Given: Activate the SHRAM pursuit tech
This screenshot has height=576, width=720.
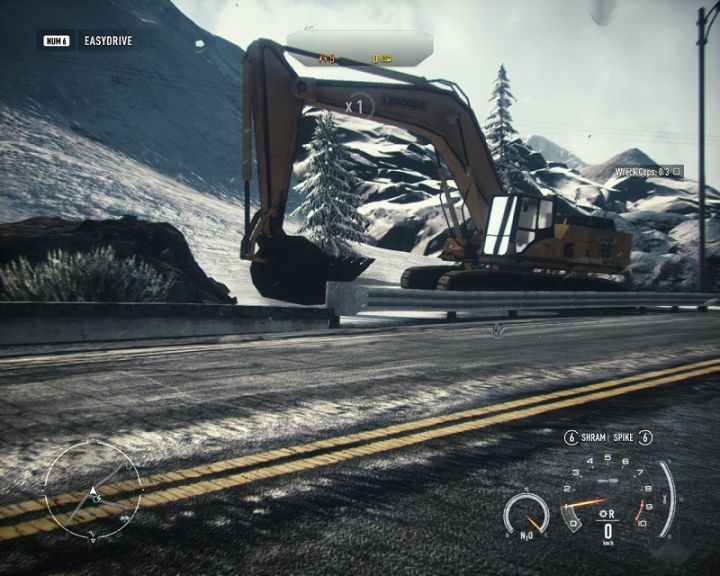Looking at the screenshot, I should pos(593,437).
